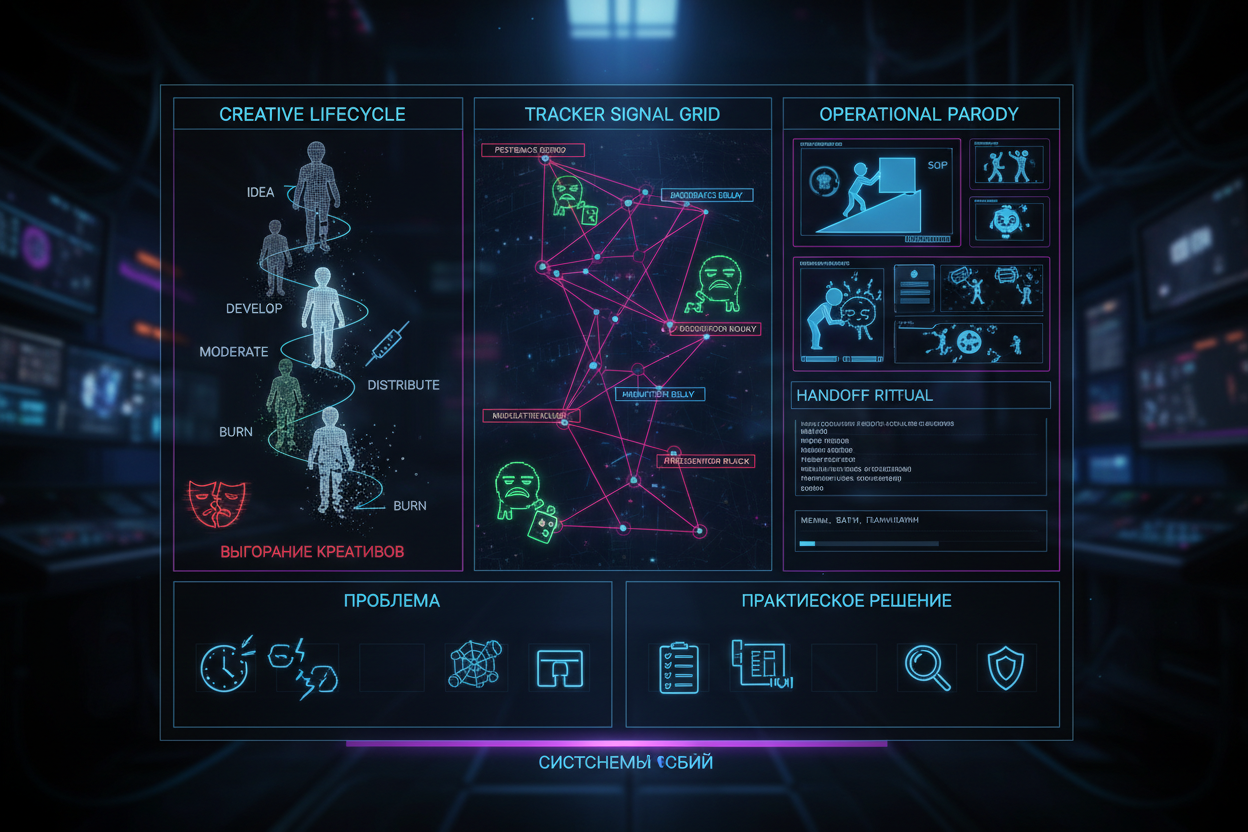Screen dimensions: 1248x832
Task: Select the Проблема panel title
Action: tap(391, 601)
